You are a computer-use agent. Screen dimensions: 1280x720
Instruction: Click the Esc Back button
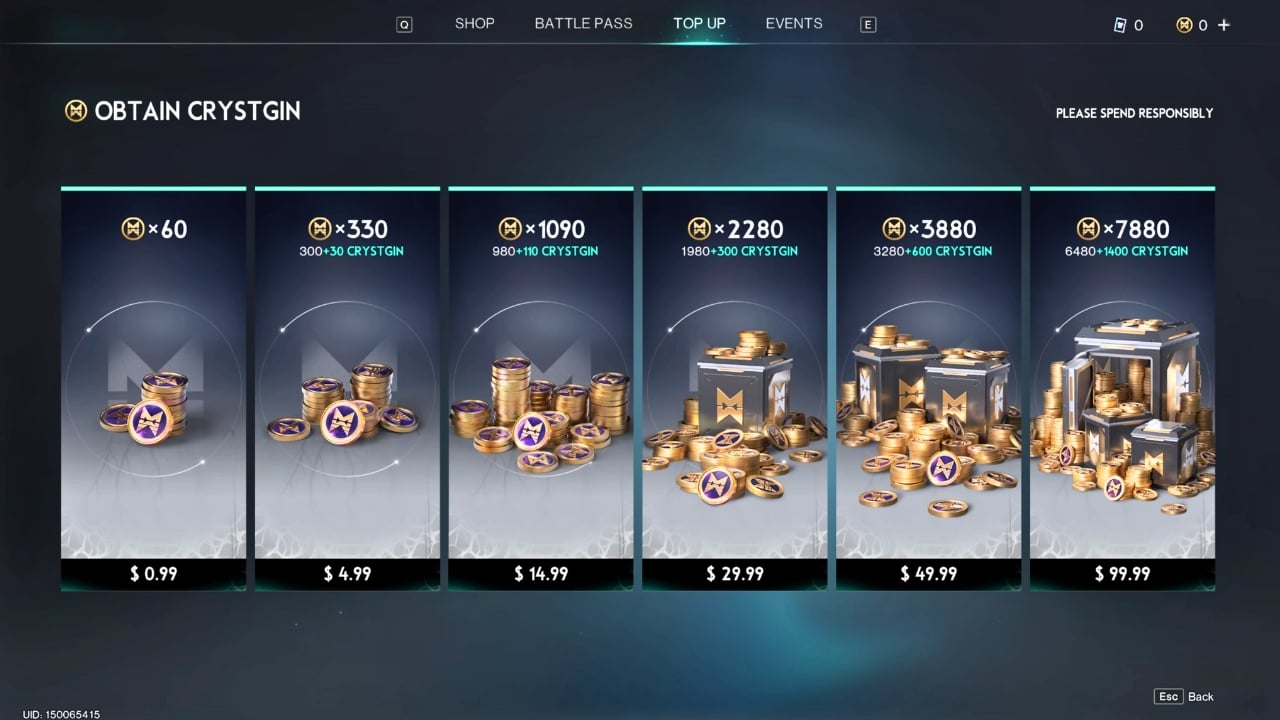tap(1182, 696)
